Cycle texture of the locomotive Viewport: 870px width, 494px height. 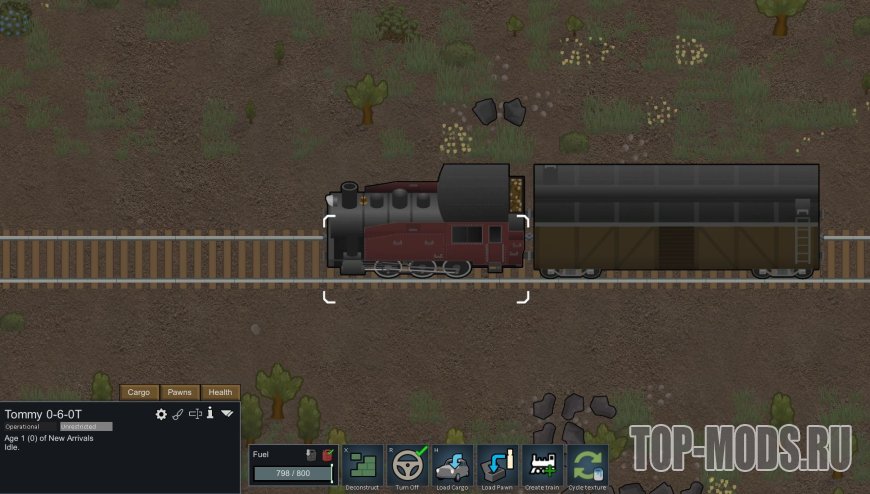tap(588, 465)
